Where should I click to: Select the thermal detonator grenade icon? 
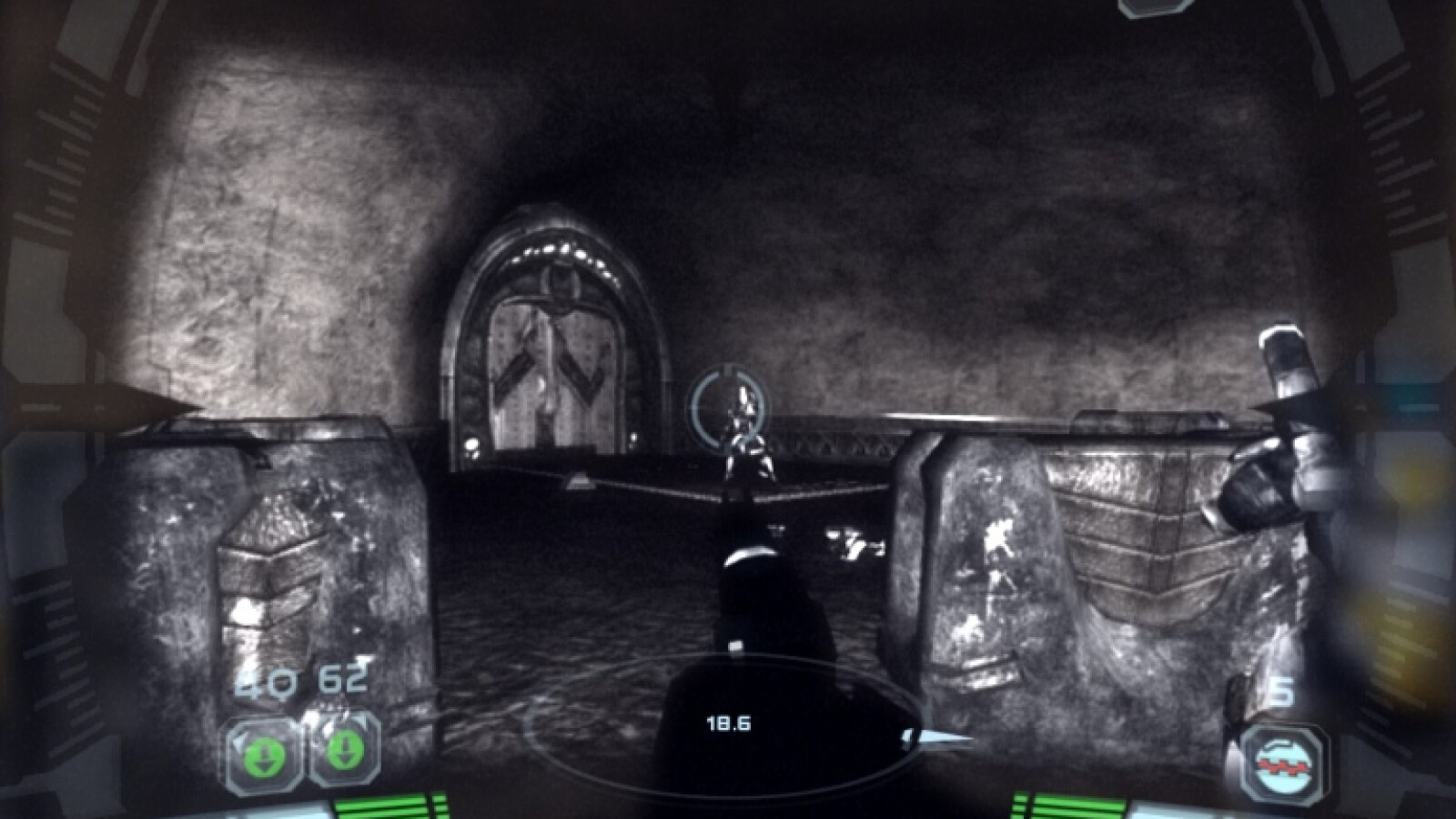1285,761
